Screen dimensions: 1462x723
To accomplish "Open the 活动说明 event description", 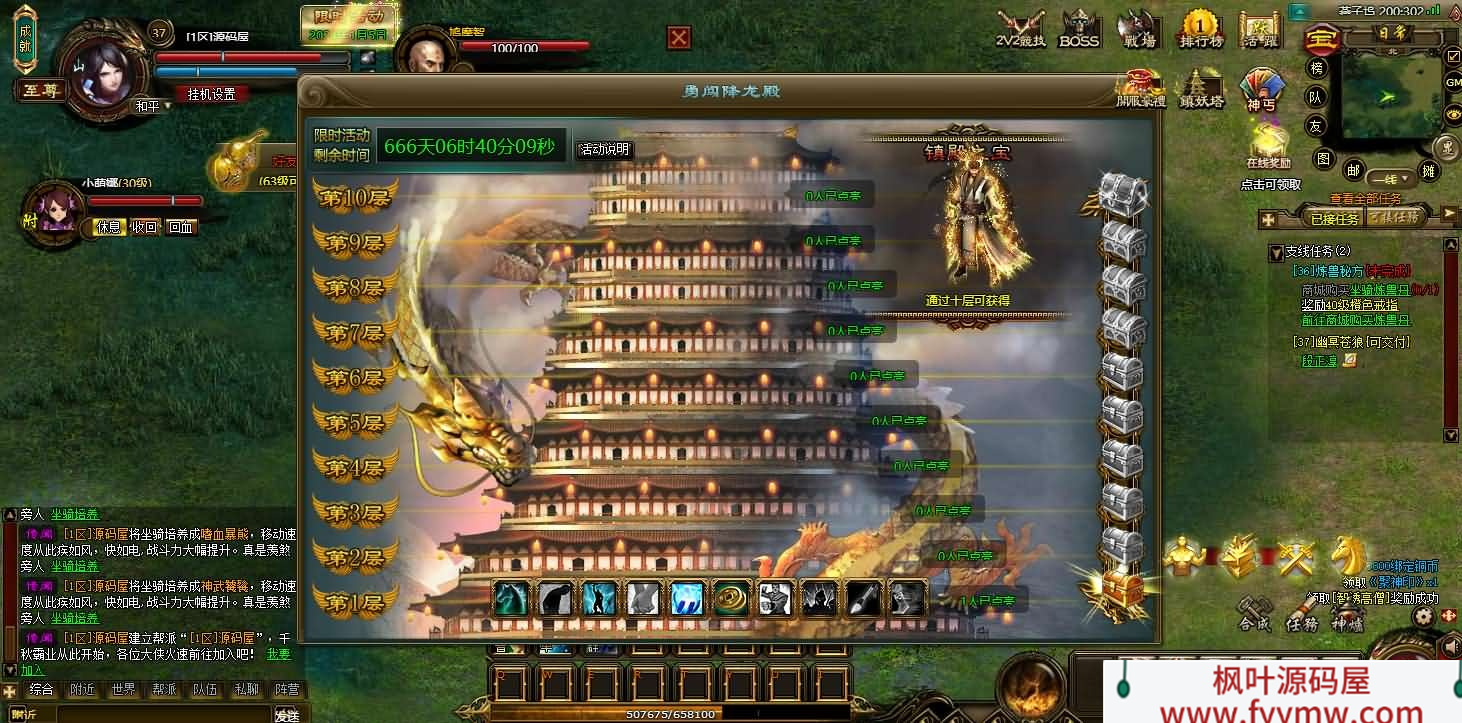I will (x=603, y=150).
